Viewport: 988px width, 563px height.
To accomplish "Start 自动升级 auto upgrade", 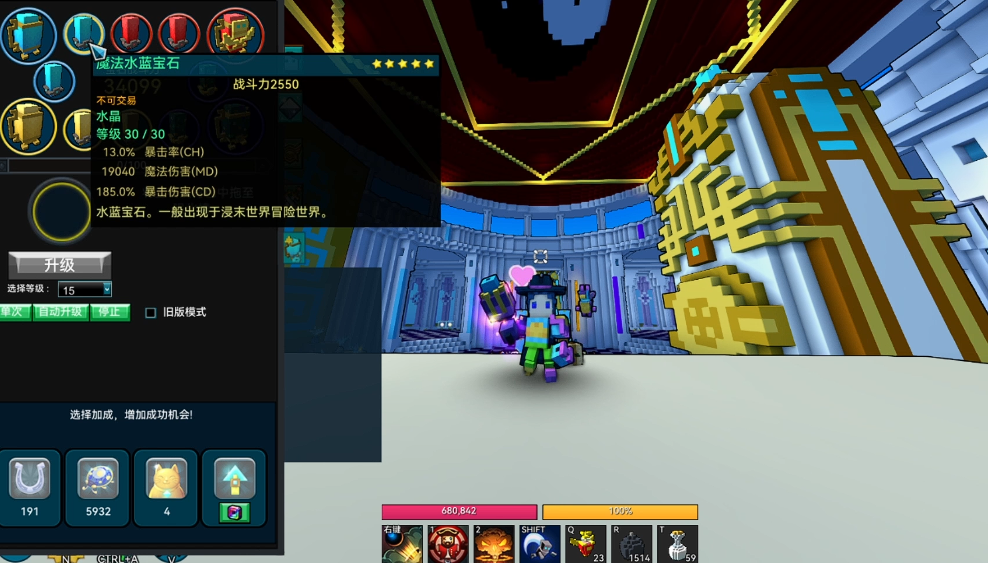I will pyautogui.click(x=59, y=312).
